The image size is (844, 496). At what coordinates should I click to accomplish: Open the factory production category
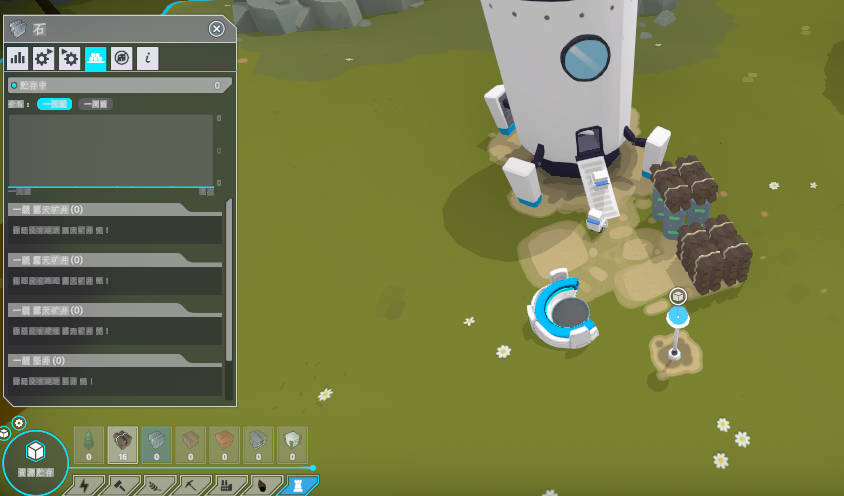[x=226, y=486]
